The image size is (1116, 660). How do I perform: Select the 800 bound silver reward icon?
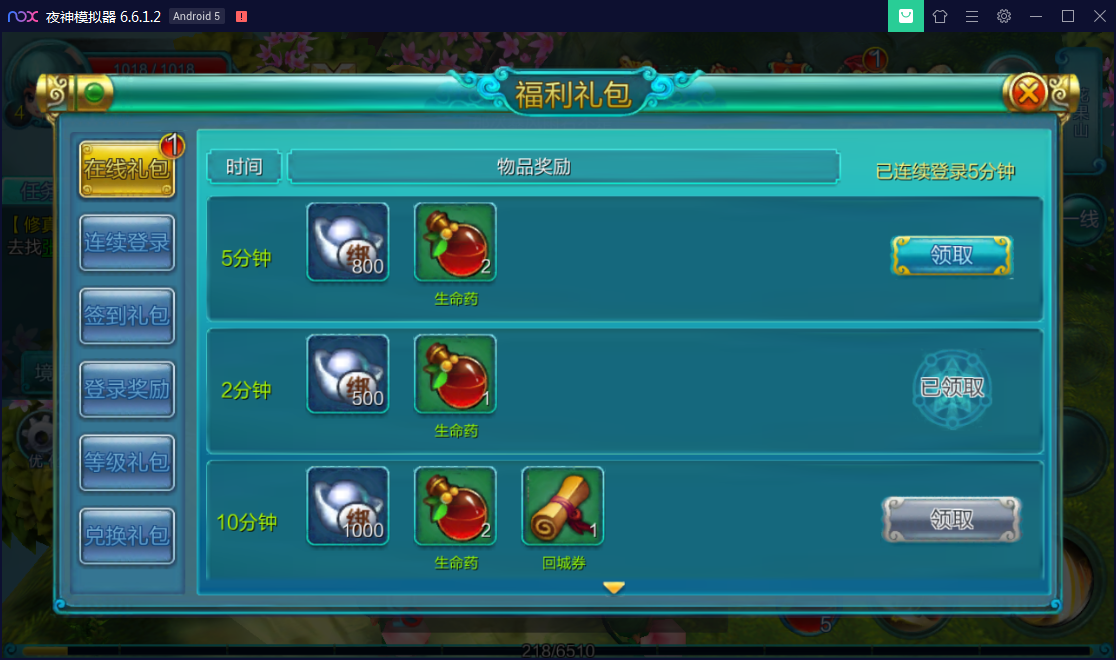point(348,242)
